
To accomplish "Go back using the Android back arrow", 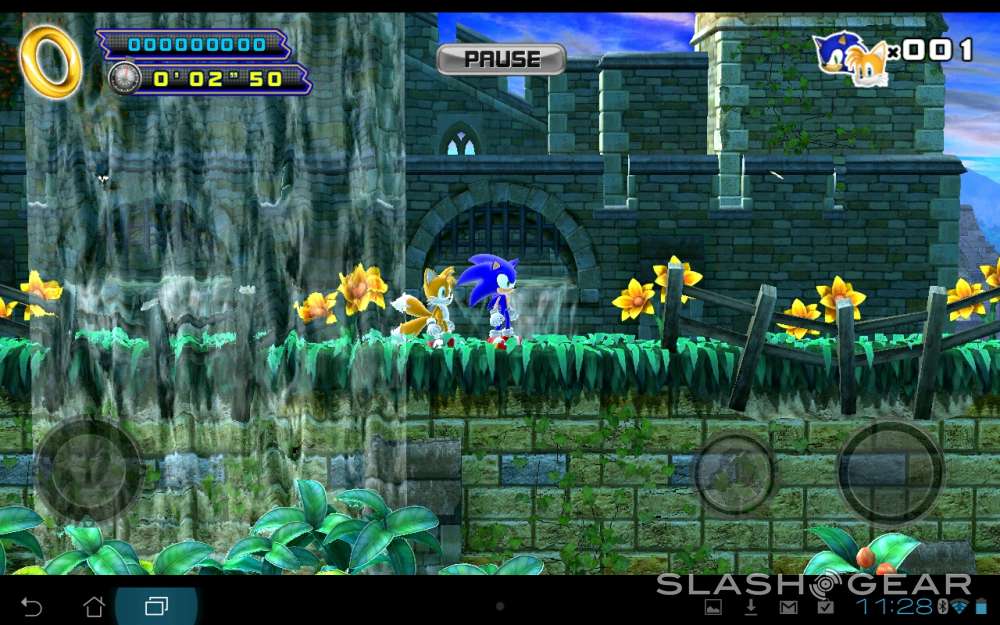I will point(32,606).
